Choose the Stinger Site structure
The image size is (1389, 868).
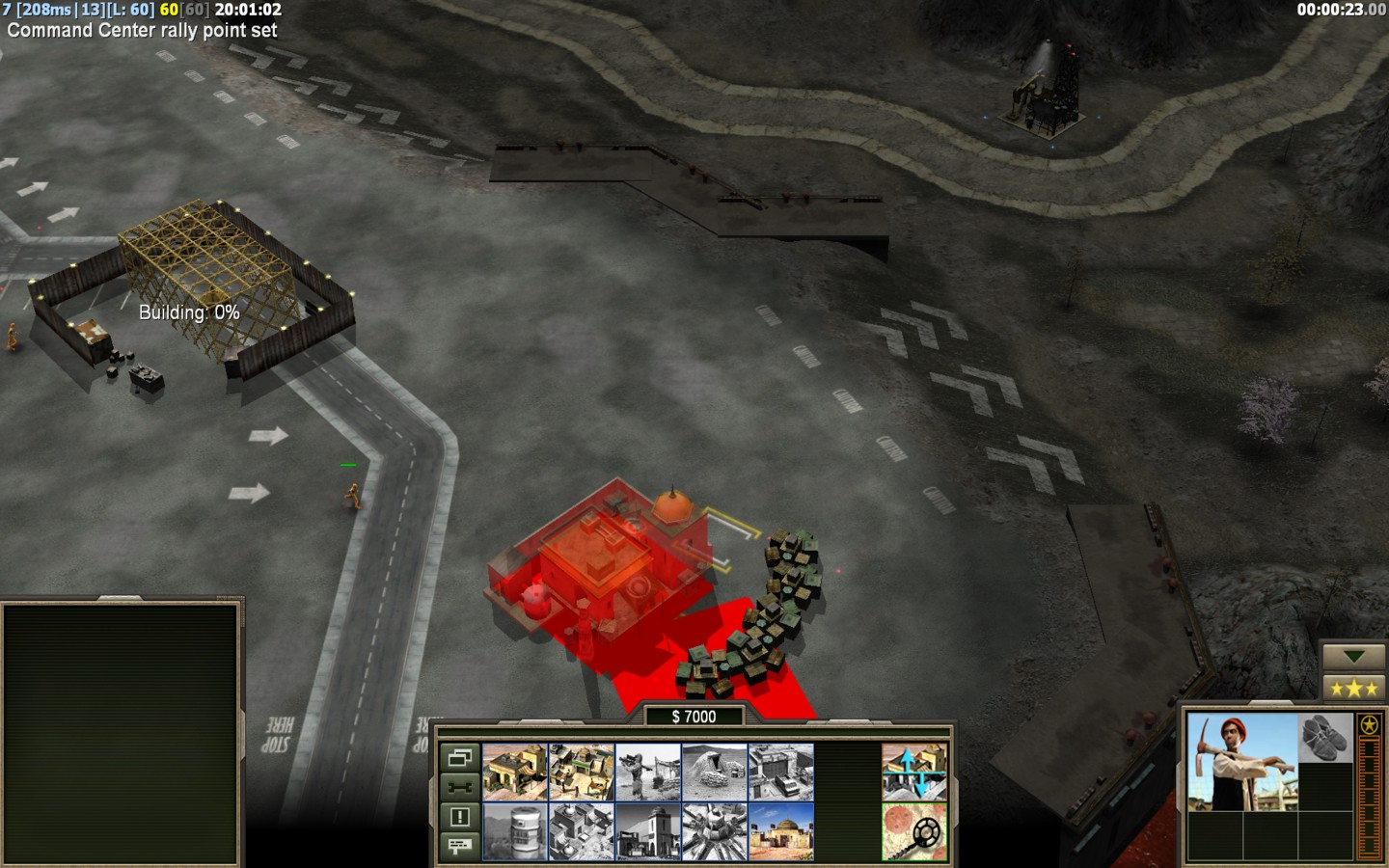click(647, 772)
